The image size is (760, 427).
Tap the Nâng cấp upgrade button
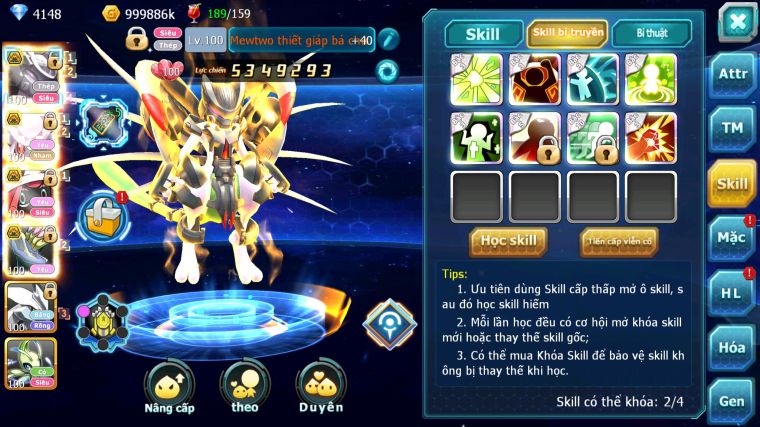169,387
